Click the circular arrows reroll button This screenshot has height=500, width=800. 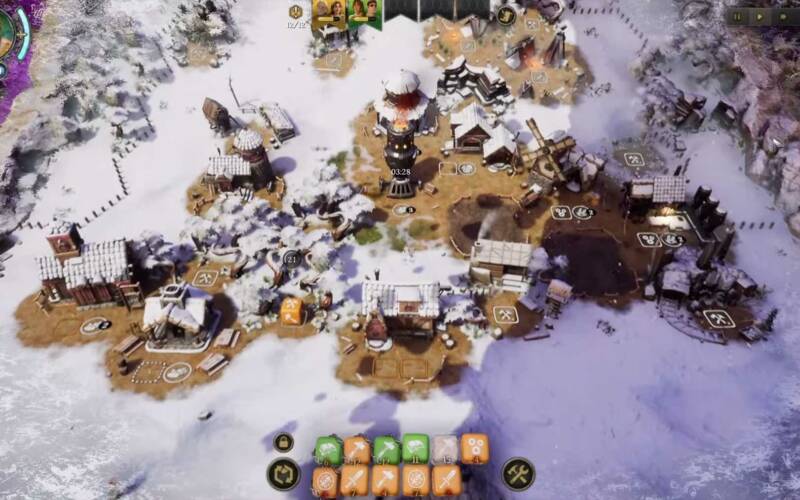tap(283, 474)
